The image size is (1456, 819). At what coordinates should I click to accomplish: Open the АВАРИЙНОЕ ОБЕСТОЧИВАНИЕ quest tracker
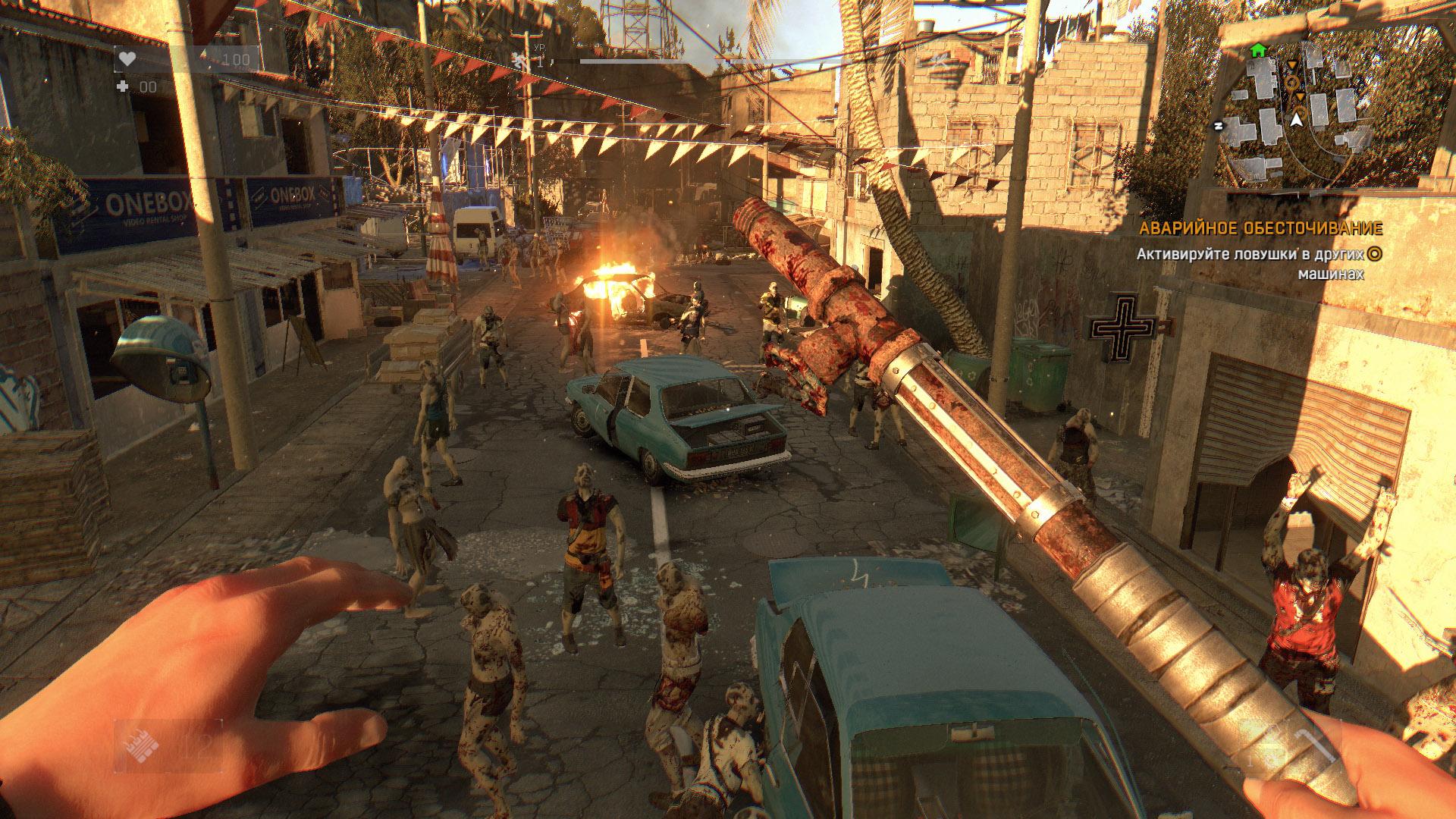click(x=1260, y=228)
